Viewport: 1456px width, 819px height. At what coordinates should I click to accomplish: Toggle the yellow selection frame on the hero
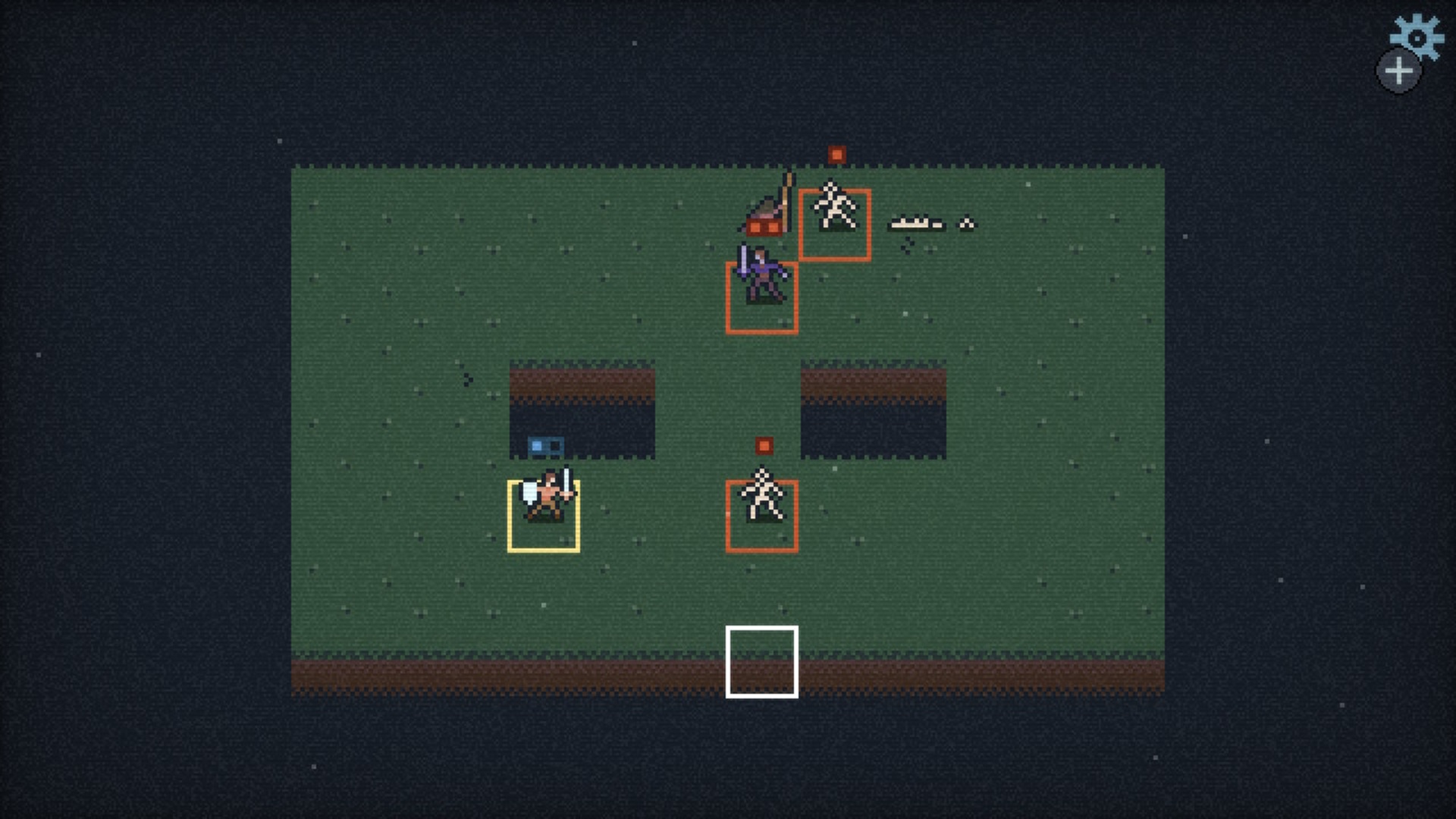click(x=544, y=516)
